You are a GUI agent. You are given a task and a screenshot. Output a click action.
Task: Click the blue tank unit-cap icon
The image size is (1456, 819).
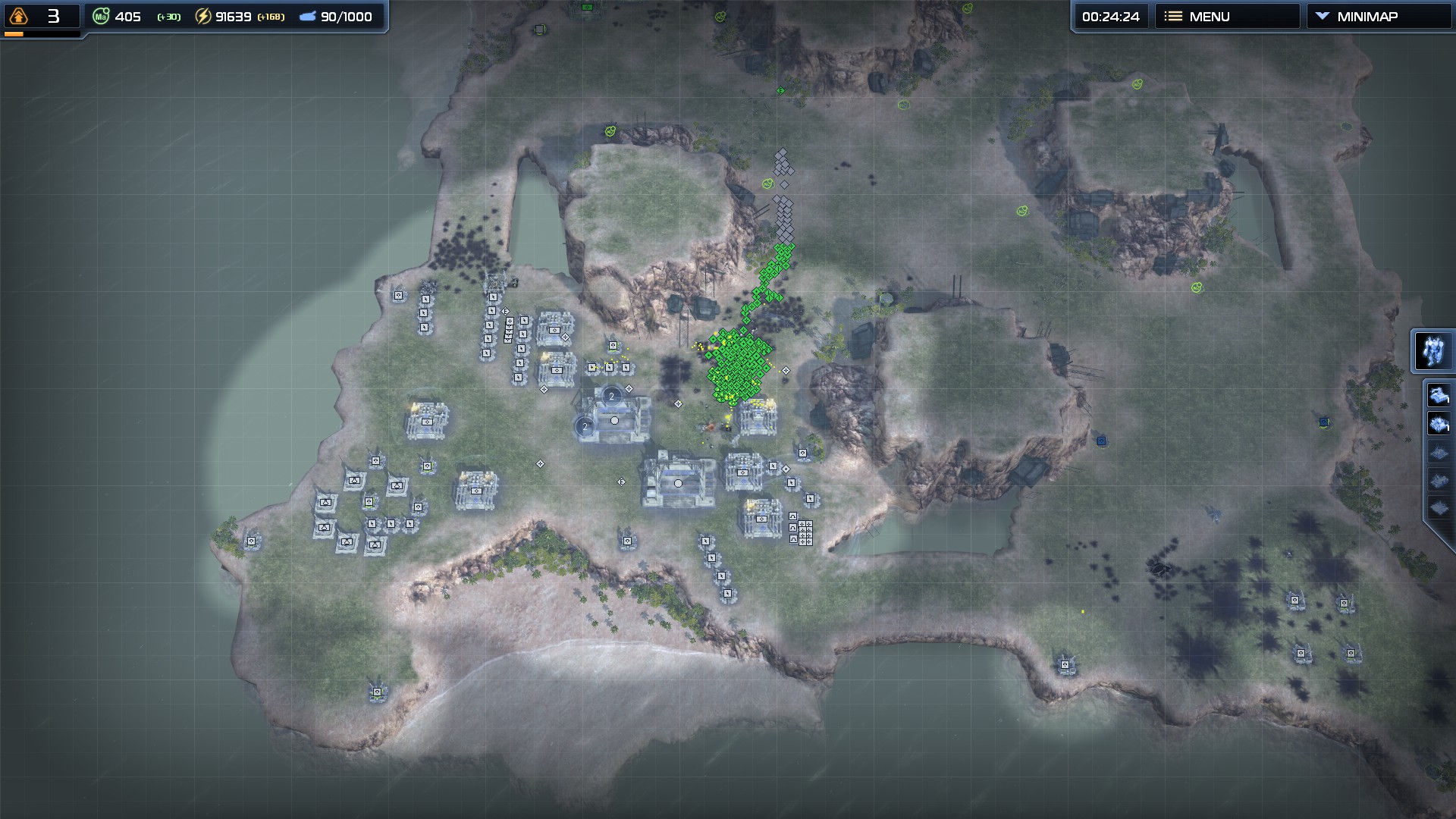coord(308,15)
